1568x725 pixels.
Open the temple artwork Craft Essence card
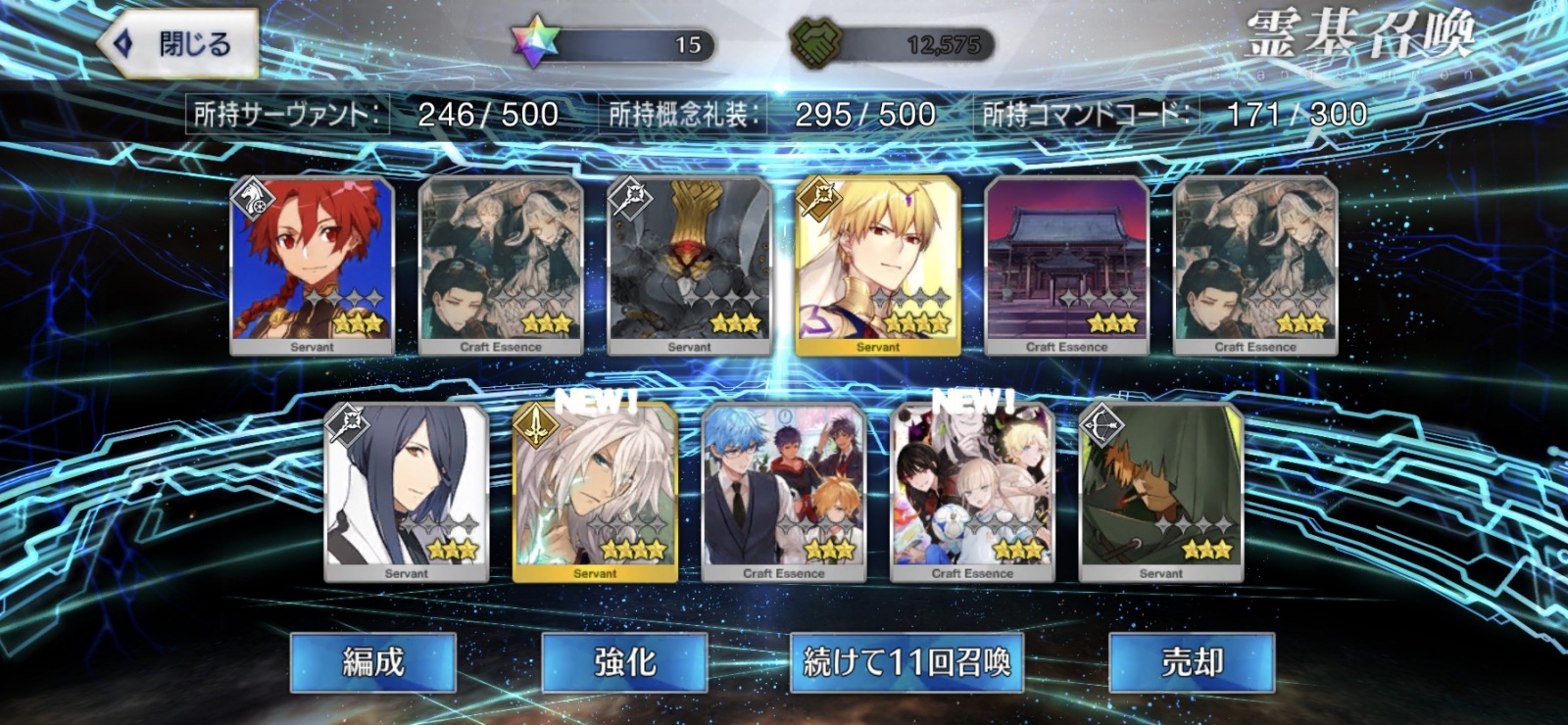tap(1068, 265)
